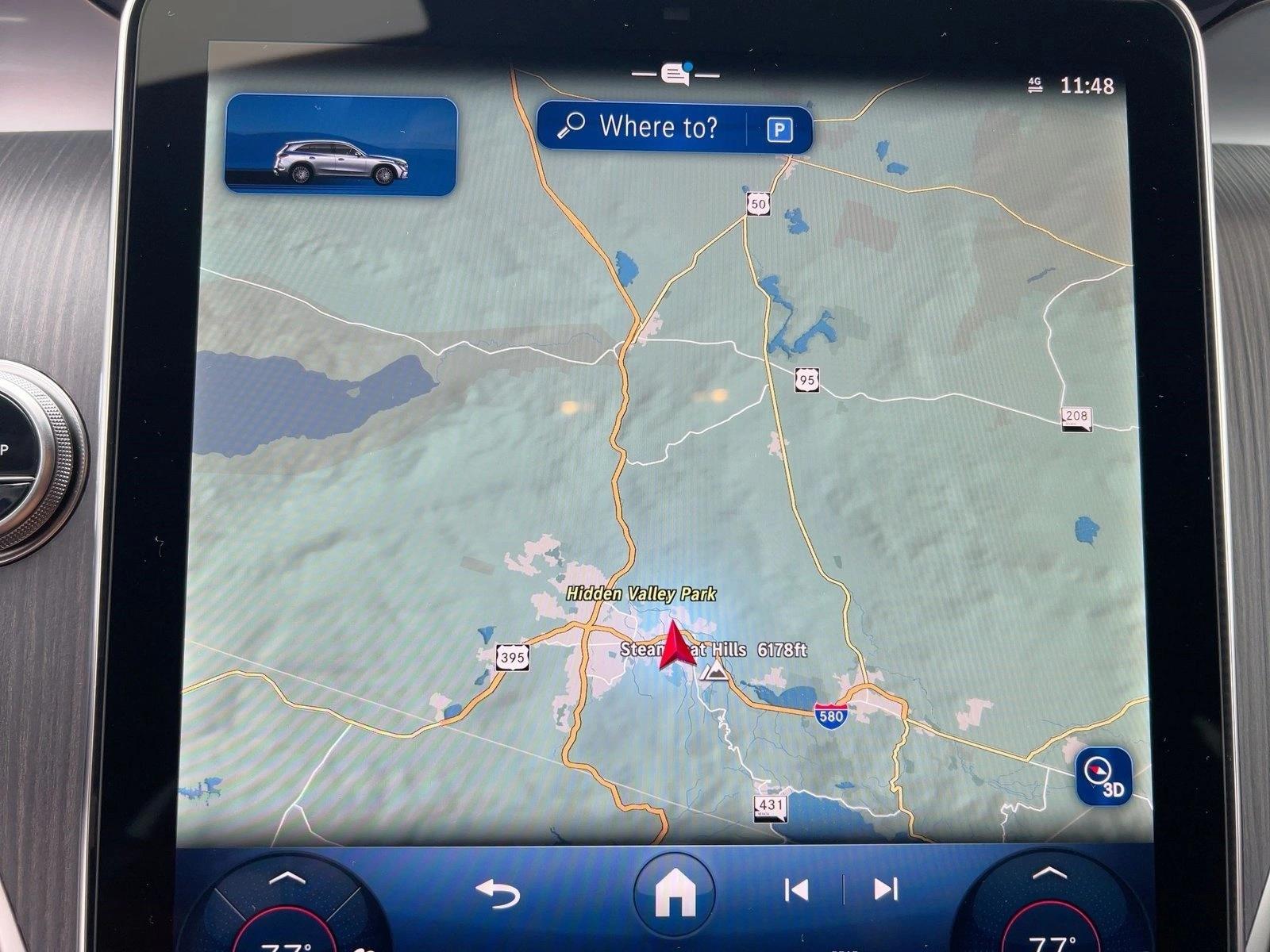Open the message notification icon

pos(675,75)
